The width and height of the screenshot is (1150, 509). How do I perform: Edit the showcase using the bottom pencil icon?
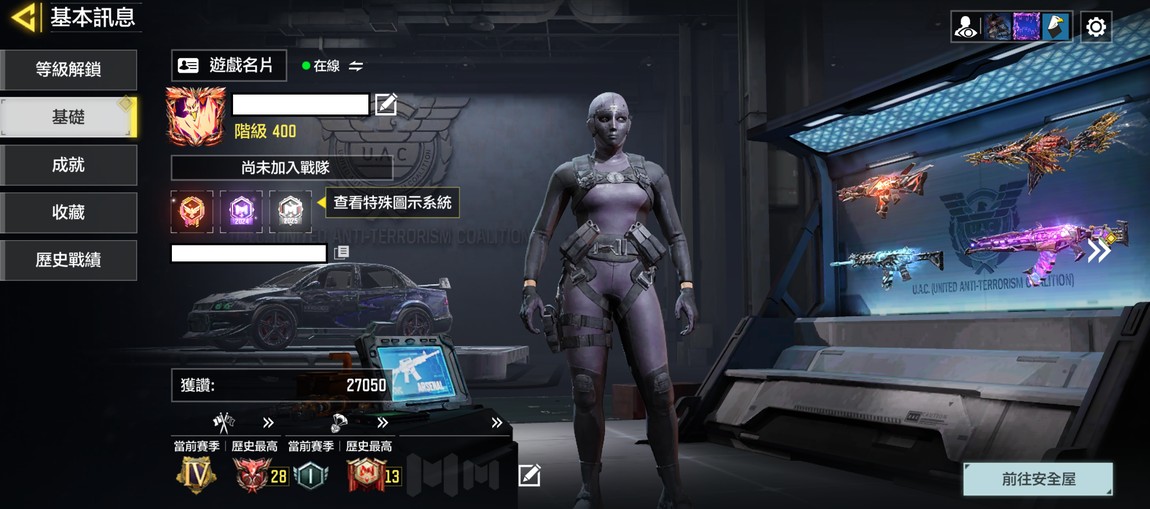[x=529, y=476]
